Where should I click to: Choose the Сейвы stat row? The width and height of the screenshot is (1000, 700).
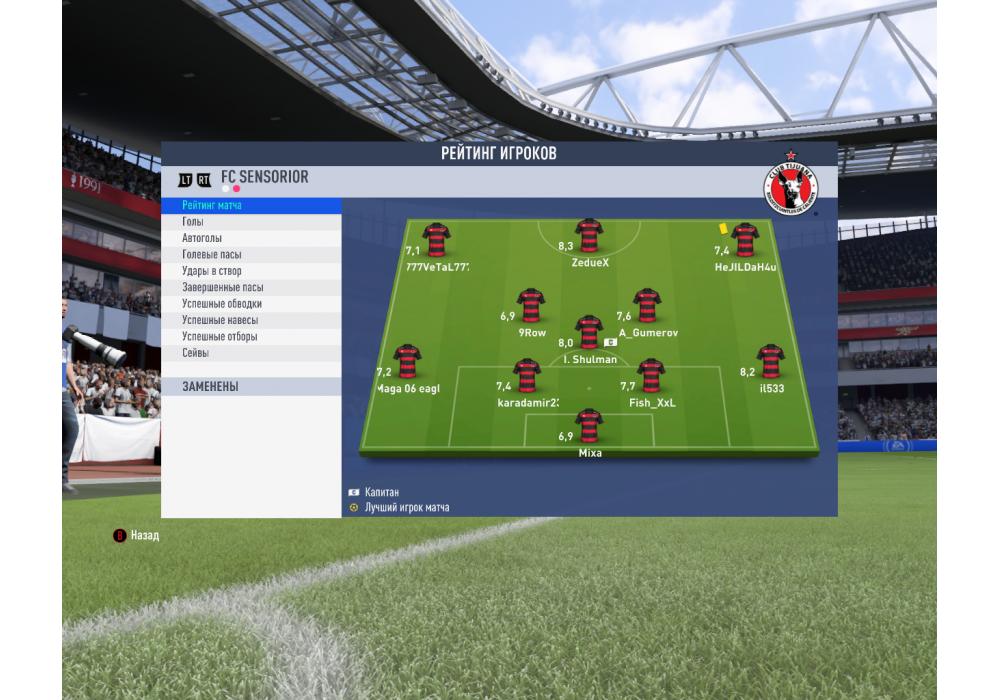[250, 353]
